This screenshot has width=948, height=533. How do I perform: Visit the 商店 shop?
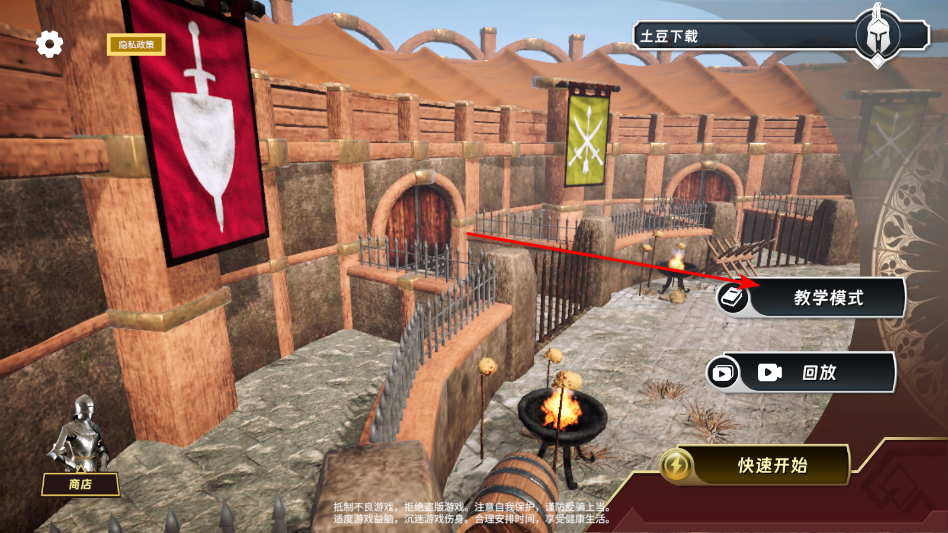80,484
